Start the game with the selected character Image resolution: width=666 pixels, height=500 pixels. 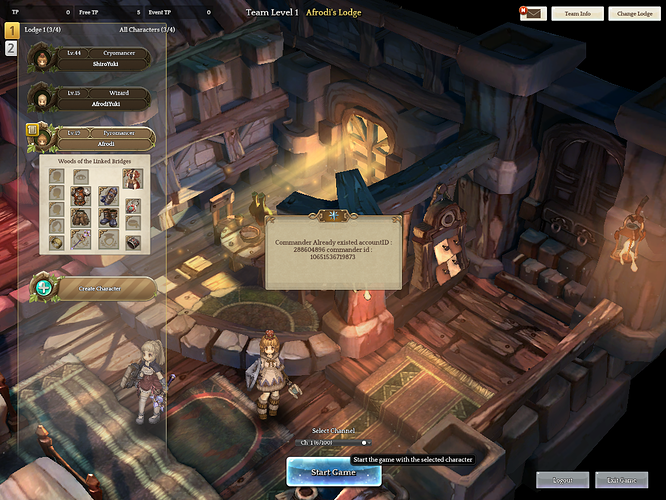pos(333,471)
